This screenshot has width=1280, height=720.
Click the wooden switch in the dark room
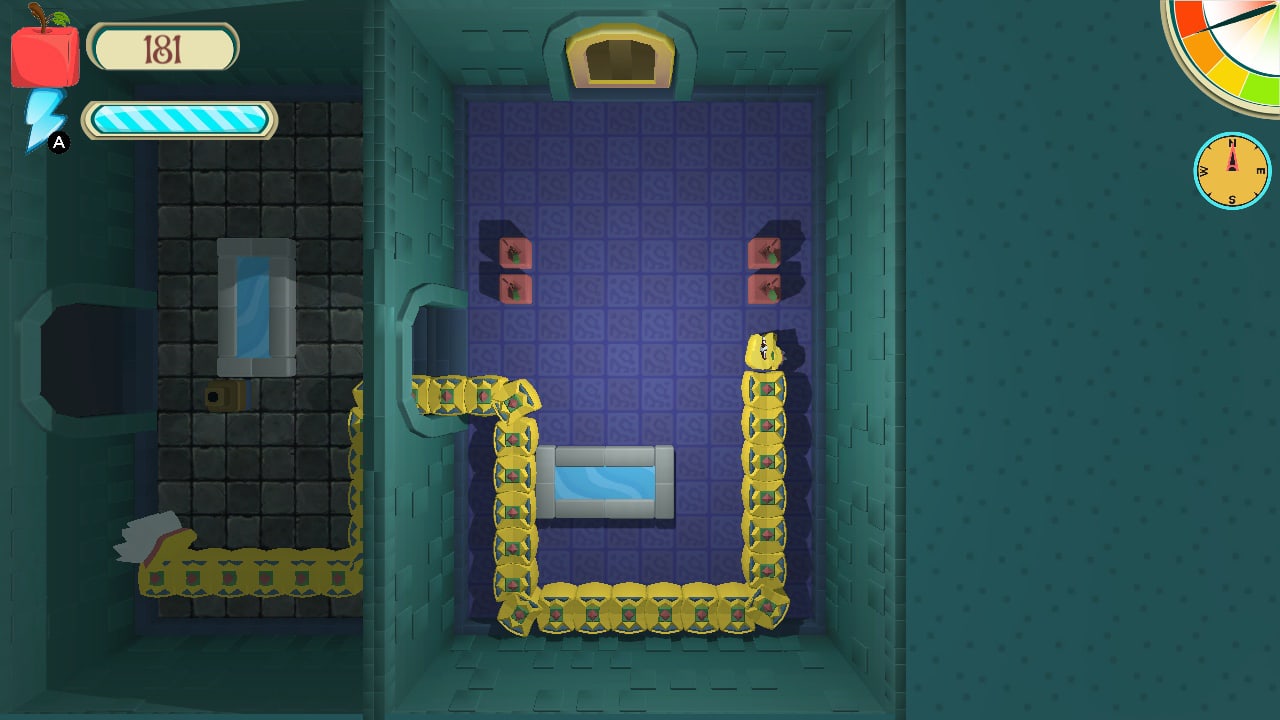click(222, 396)
